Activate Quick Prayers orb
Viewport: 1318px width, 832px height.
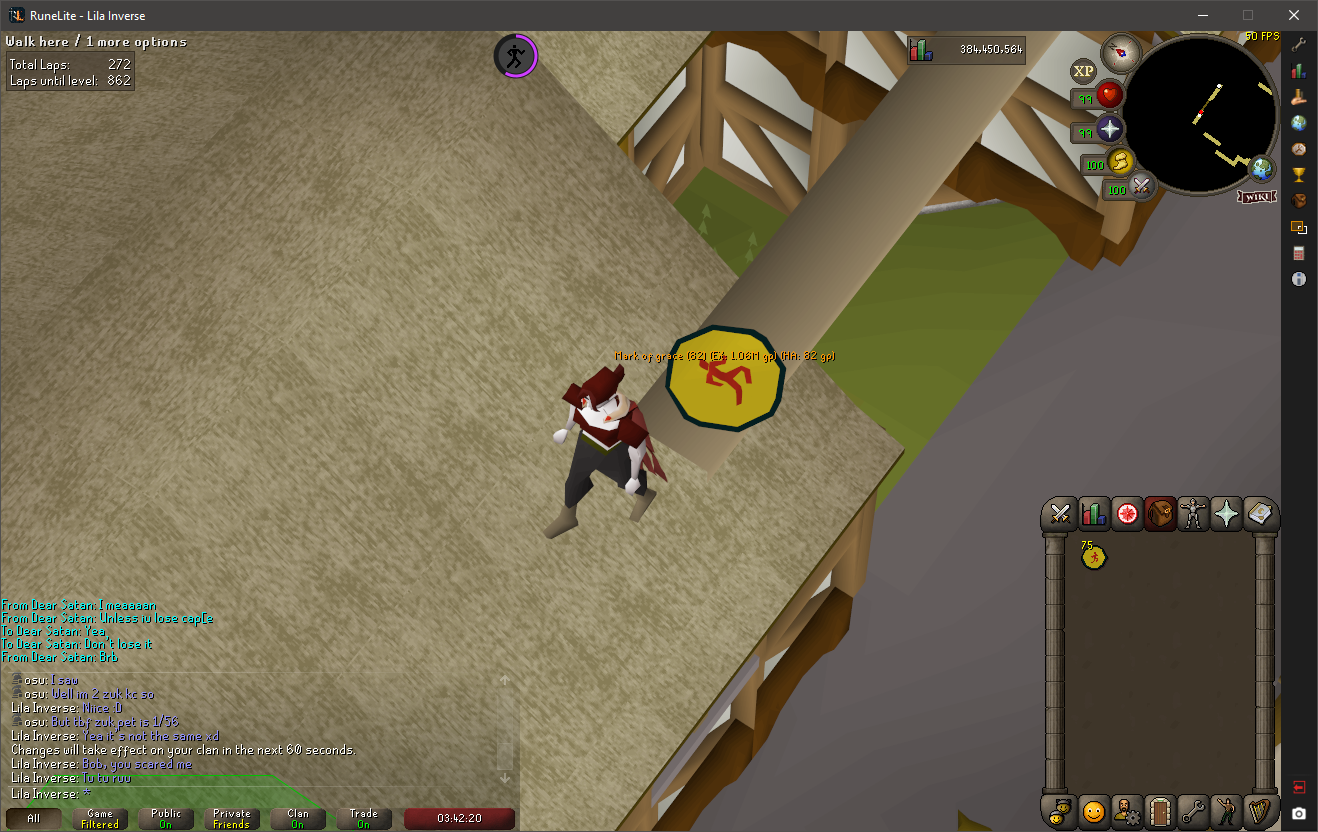[x=1109, y=129]
